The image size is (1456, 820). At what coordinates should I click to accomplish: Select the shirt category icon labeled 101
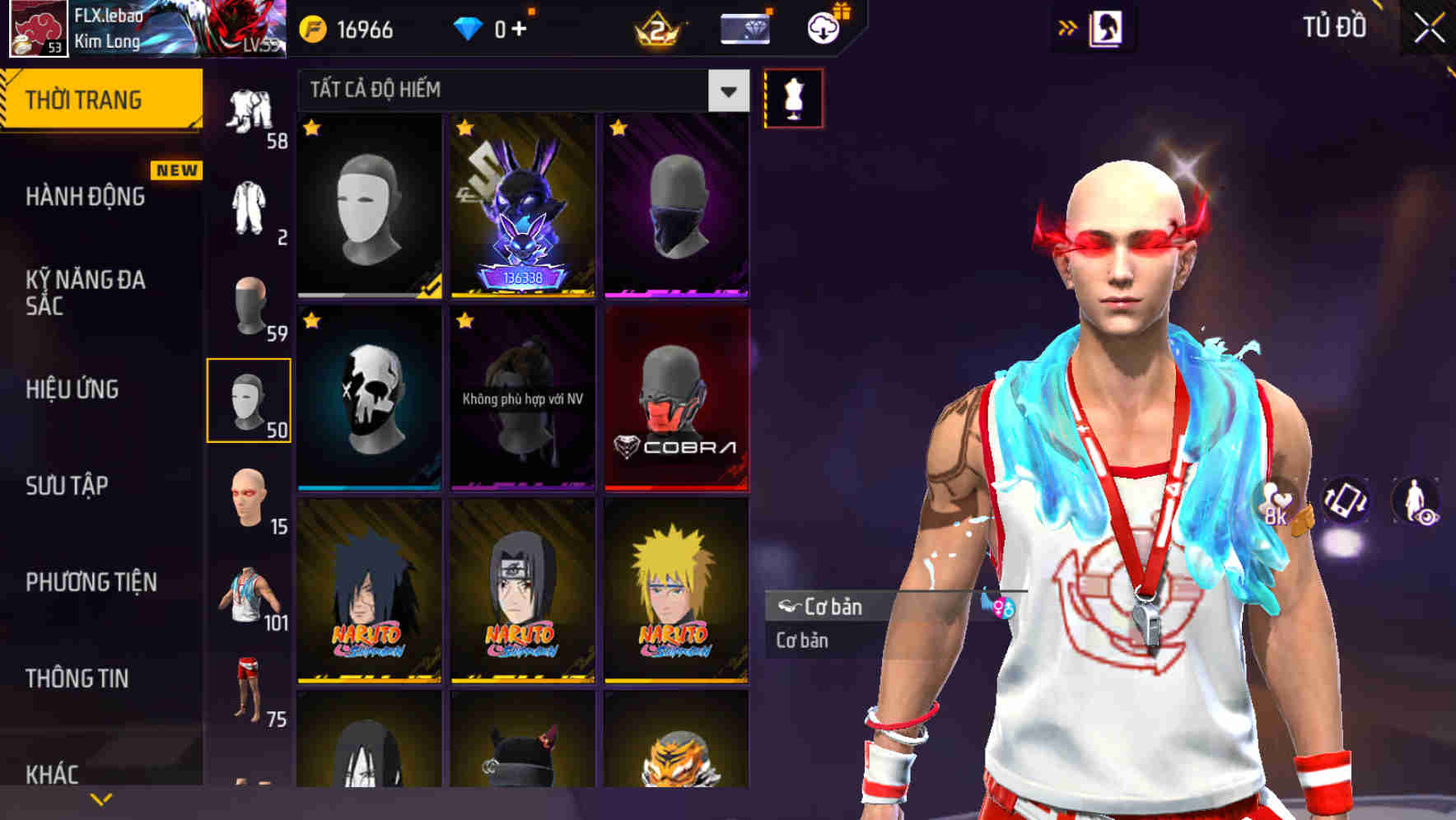pyautogui.click(x=250, y=594)
